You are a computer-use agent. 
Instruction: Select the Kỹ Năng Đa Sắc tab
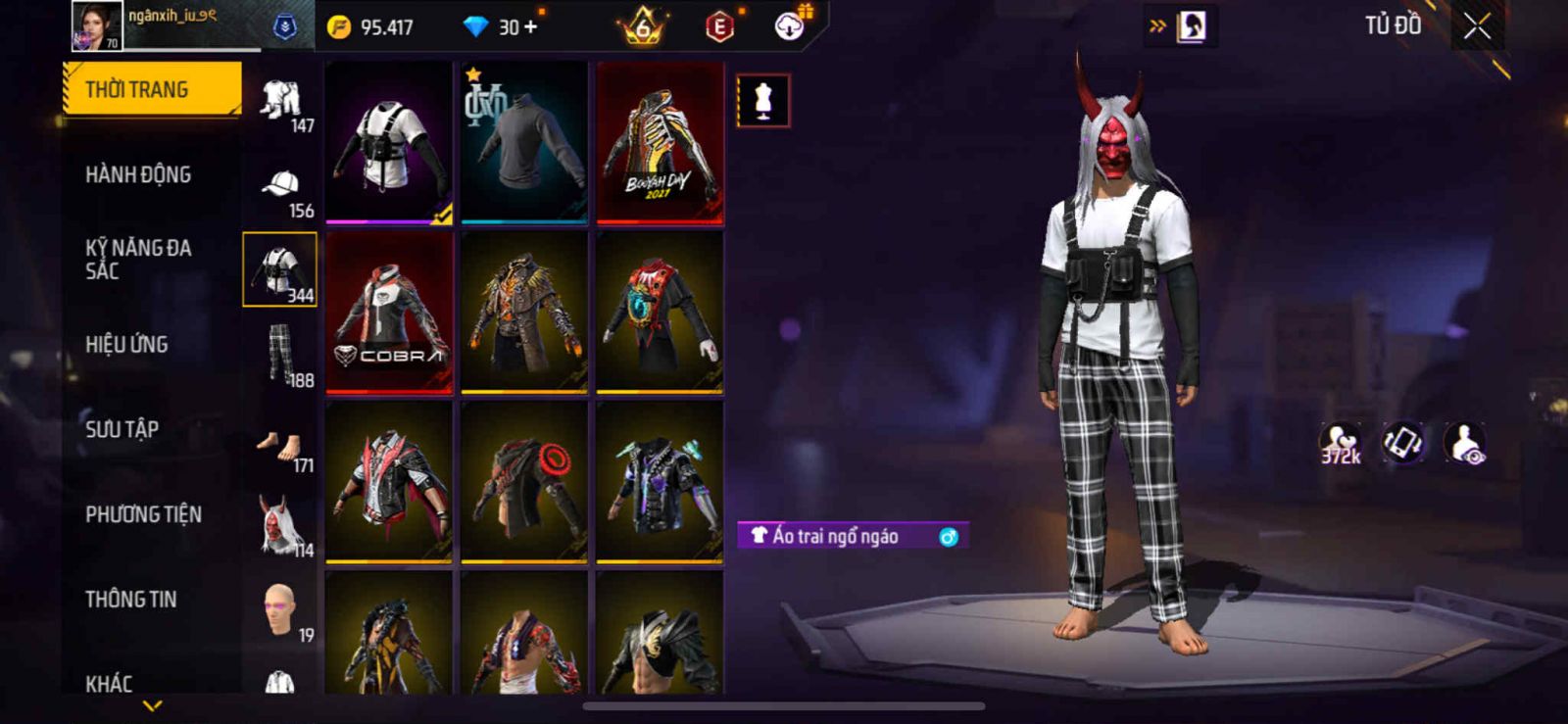pos(138,259)
